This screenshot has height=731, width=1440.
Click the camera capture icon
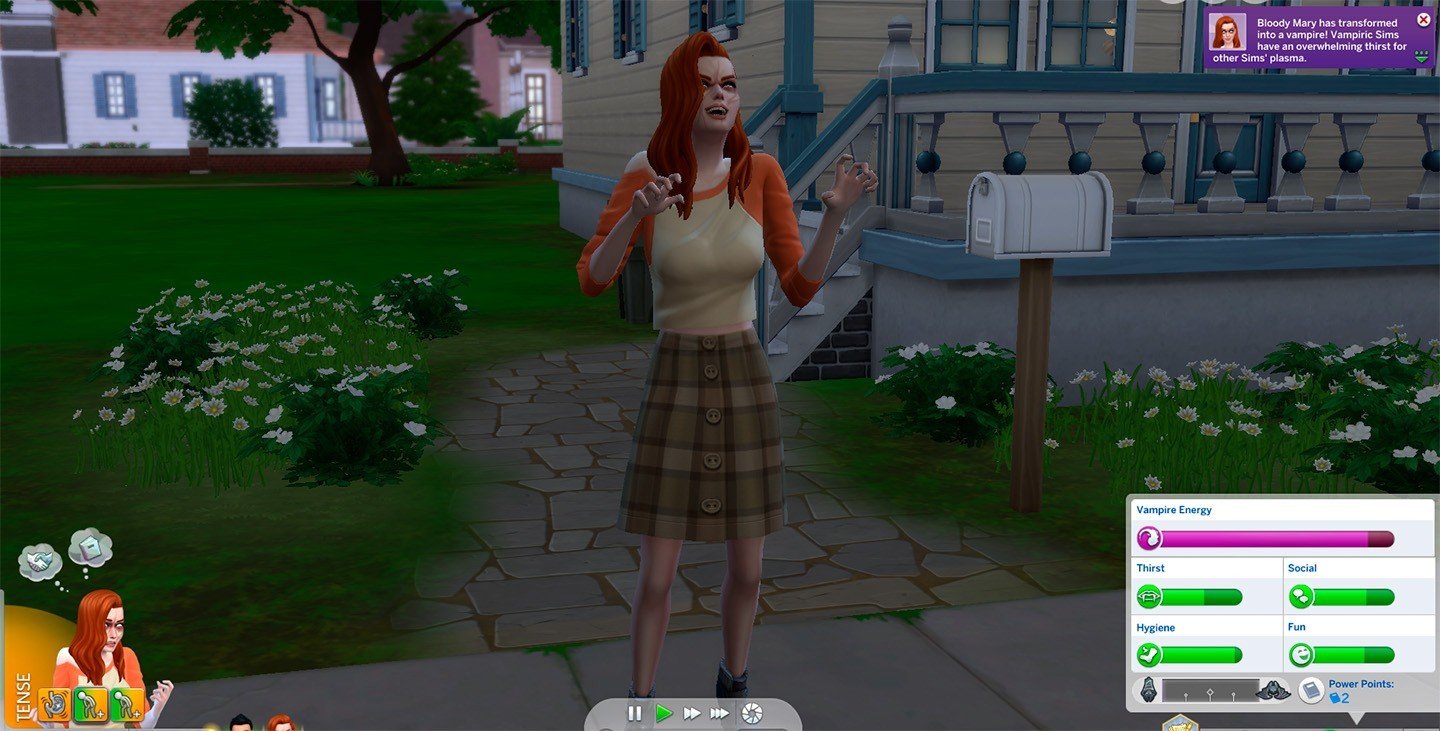coord(752,713)
